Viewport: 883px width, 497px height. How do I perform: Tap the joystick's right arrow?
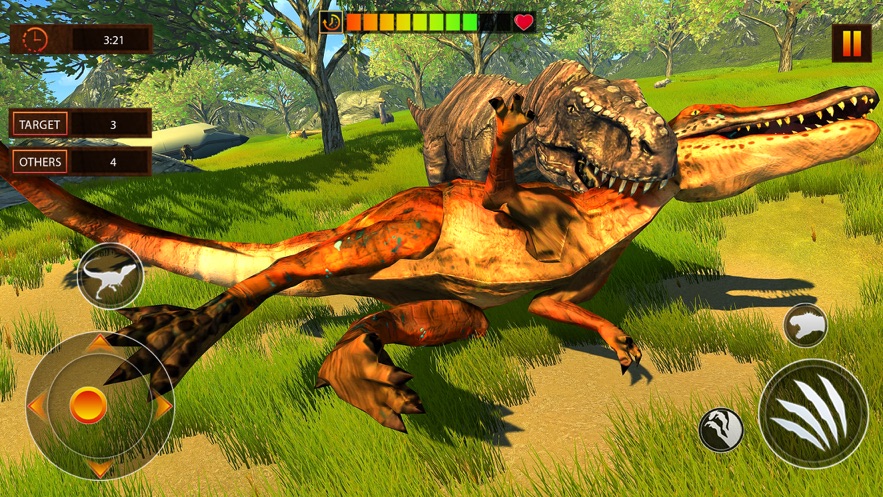click(161, 406)
